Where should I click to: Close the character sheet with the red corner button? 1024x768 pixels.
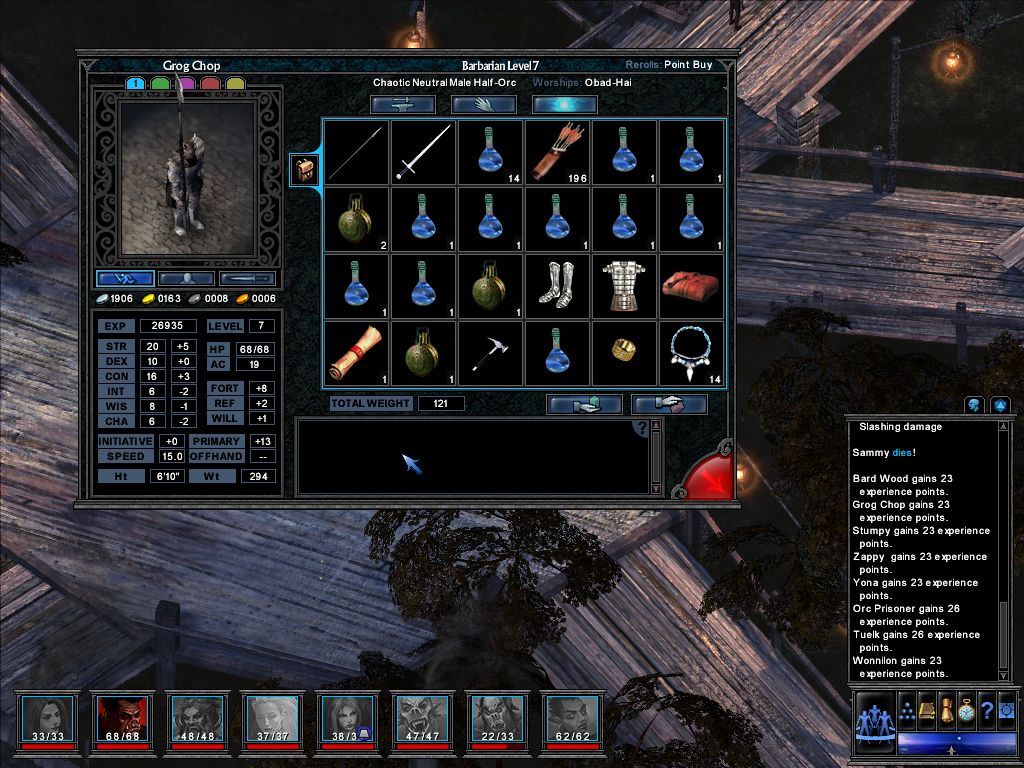click(713, 476)
